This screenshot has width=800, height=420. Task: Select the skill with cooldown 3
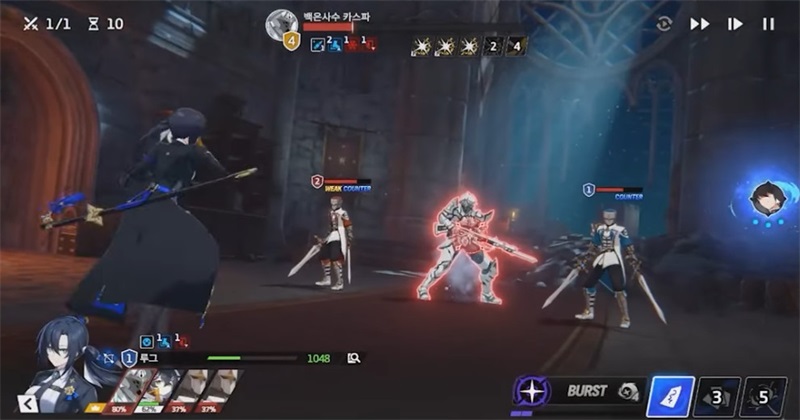[716, 396]
